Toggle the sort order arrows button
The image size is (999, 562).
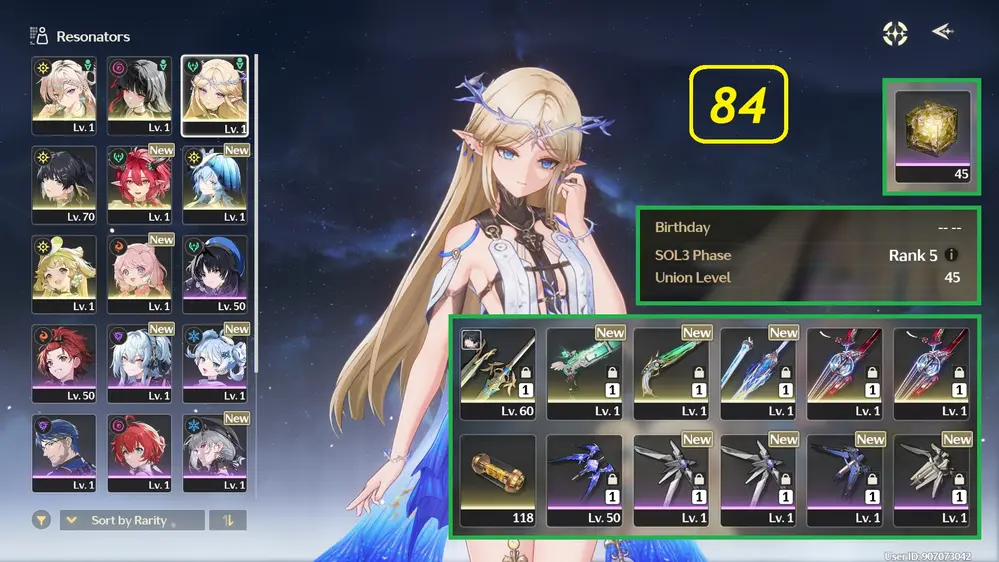[x=228, y=520]
